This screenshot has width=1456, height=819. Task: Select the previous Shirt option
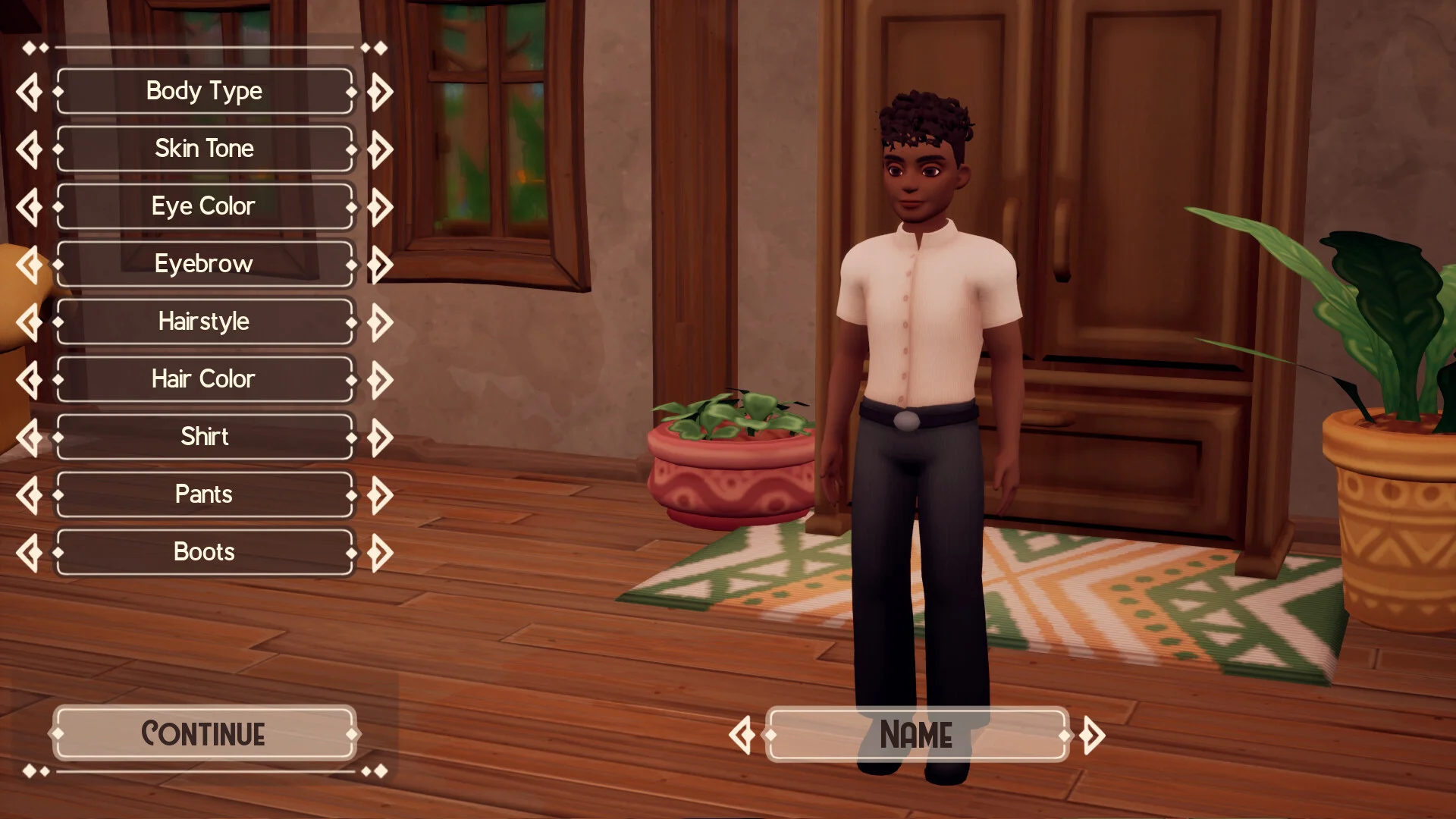point(30,438)
